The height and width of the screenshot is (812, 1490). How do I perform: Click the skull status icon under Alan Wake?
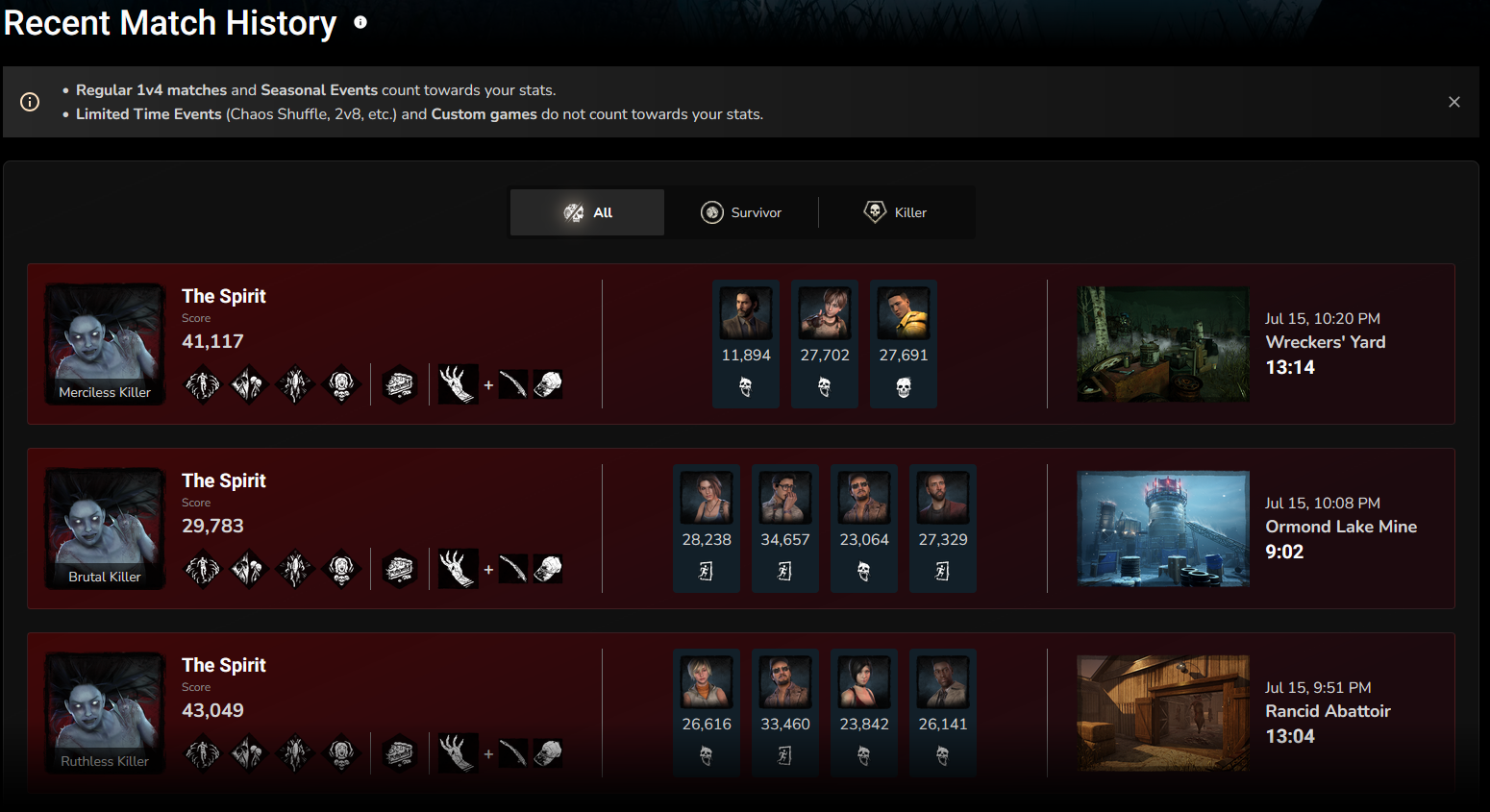coord(746,388)
